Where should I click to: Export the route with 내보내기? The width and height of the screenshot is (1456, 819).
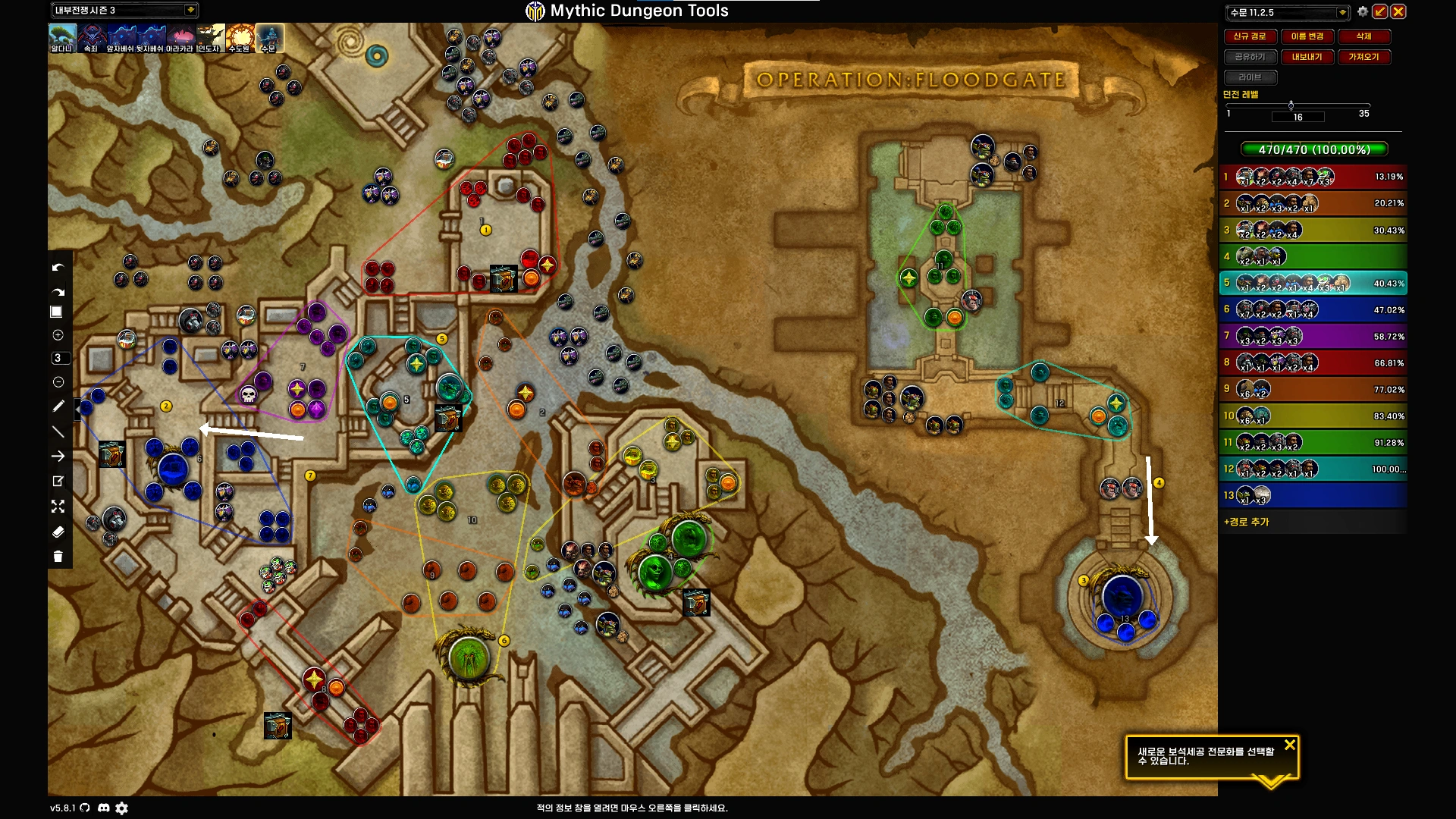coord(1307,57)
